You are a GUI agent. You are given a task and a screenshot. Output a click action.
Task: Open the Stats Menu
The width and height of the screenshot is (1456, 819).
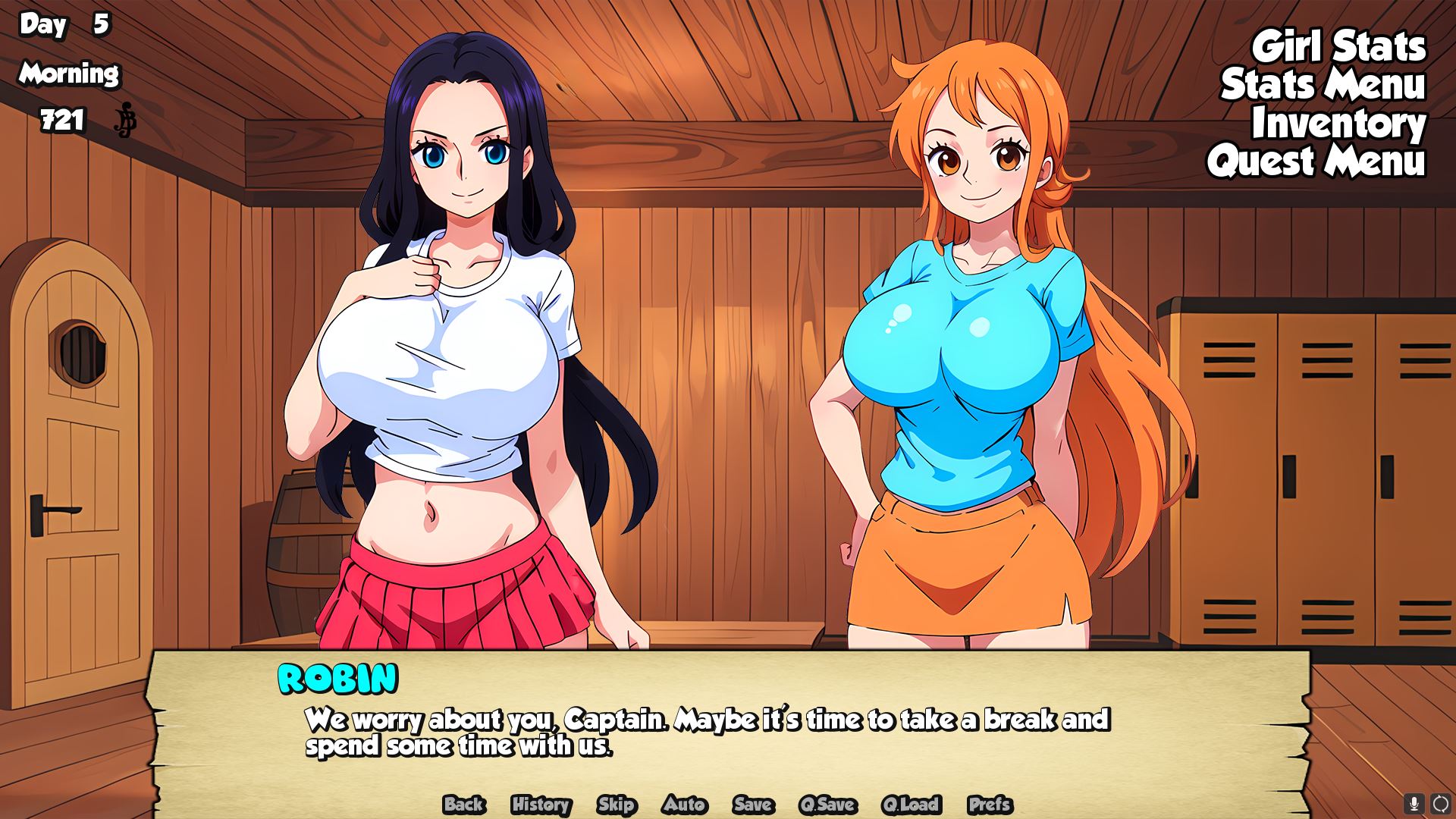(1323, 85)
